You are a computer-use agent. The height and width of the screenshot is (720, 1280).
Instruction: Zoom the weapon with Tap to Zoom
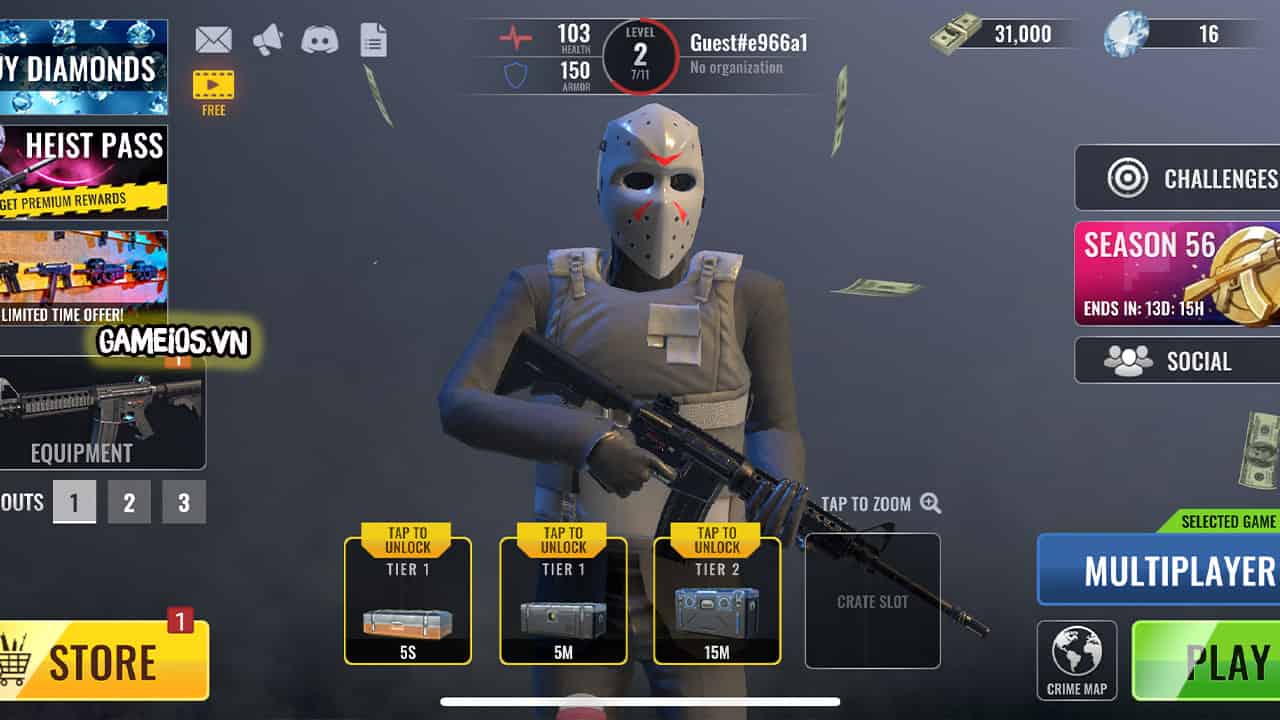coord(873,504)
